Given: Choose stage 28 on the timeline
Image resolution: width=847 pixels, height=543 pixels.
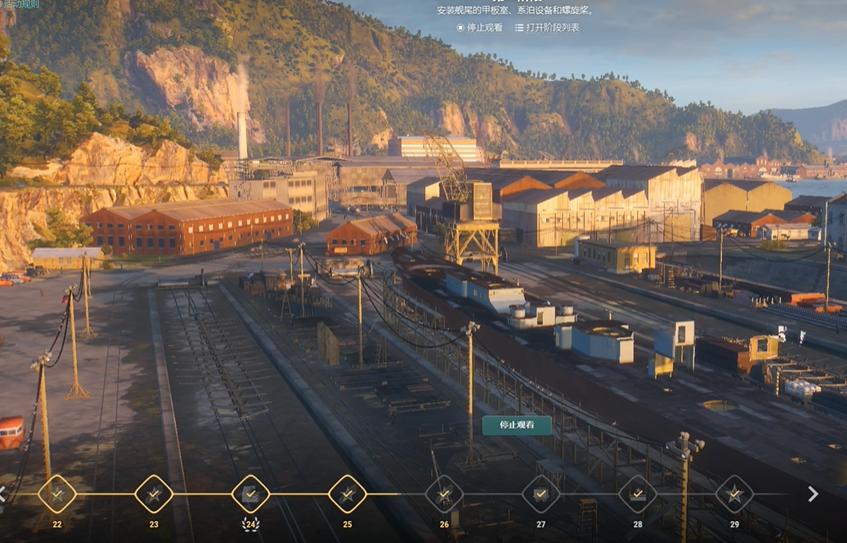Looking at the screenshot, I should (x=638, y=494).
